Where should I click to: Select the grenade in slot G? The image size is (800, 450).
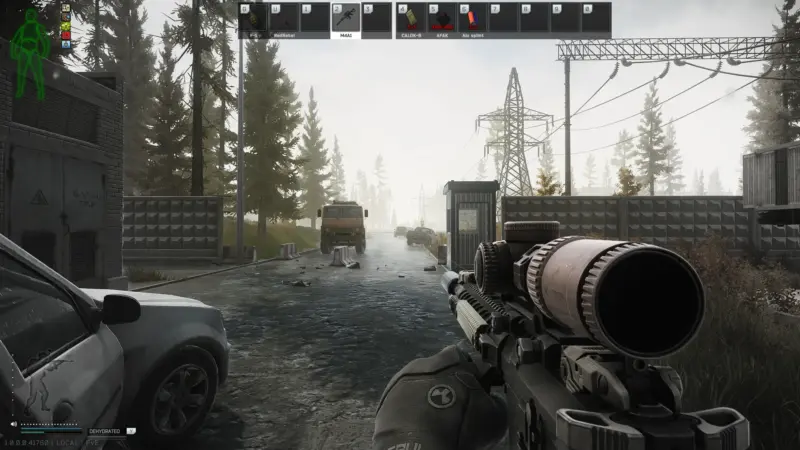(253, 20)
